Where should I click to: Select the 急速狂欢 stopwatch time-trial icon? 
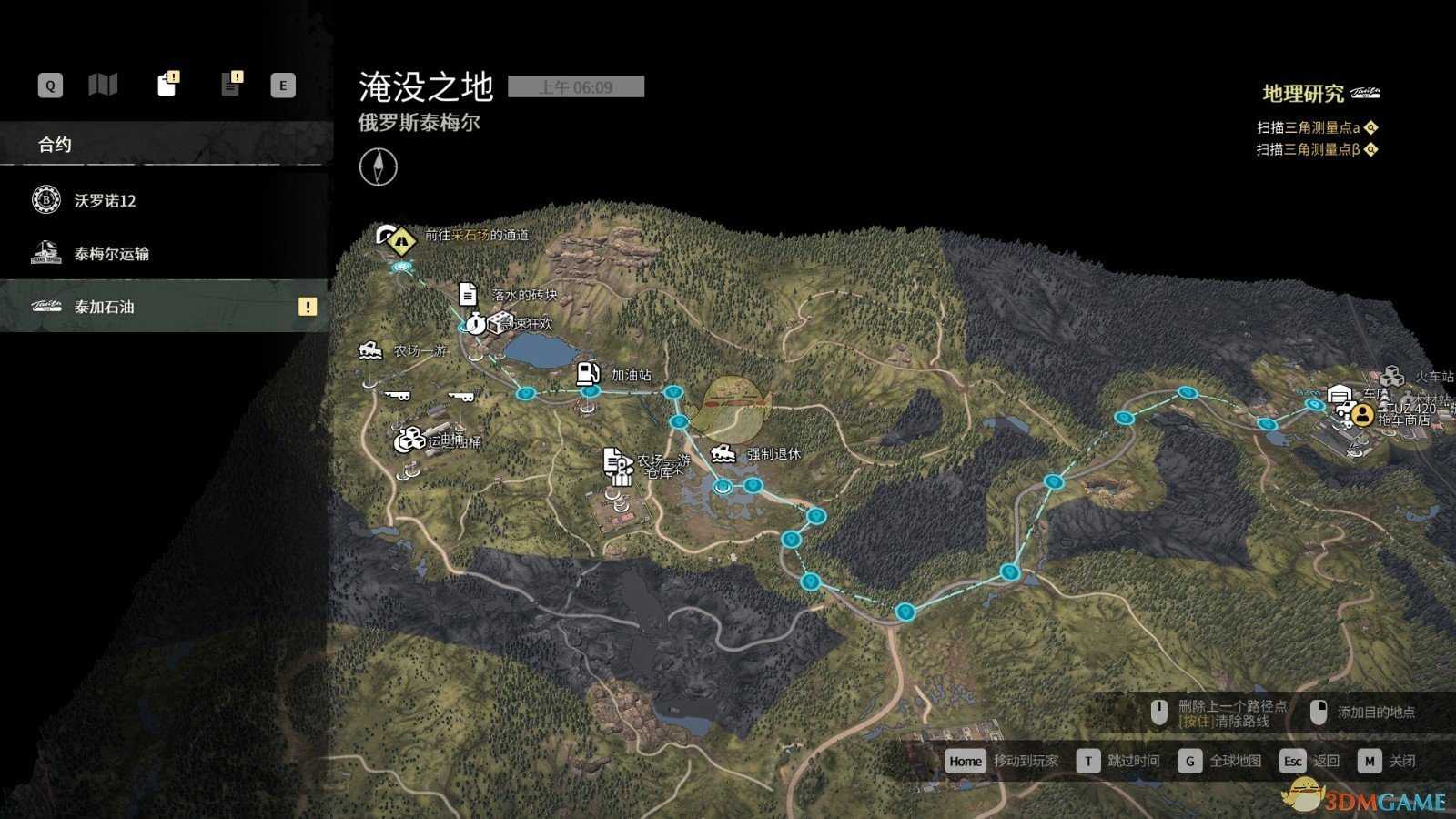pos(474,322)
